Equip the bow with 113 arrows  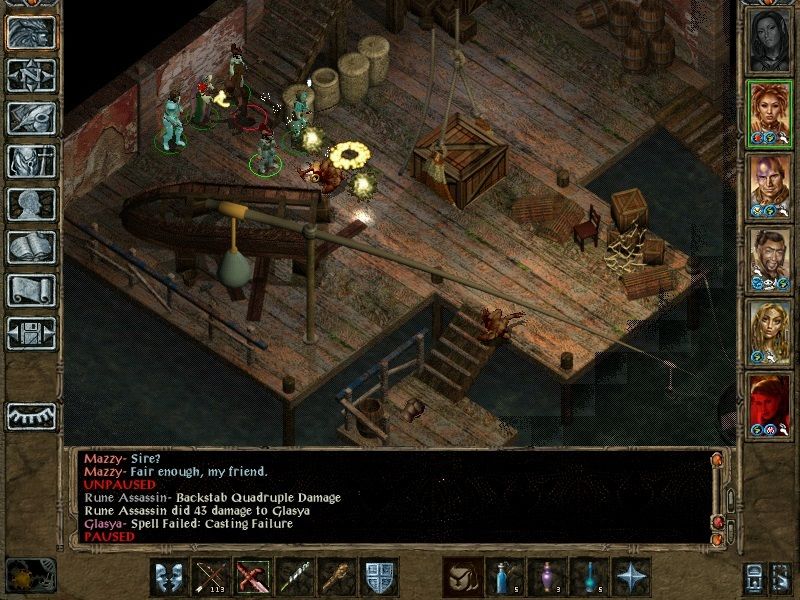tap(211, 579)
